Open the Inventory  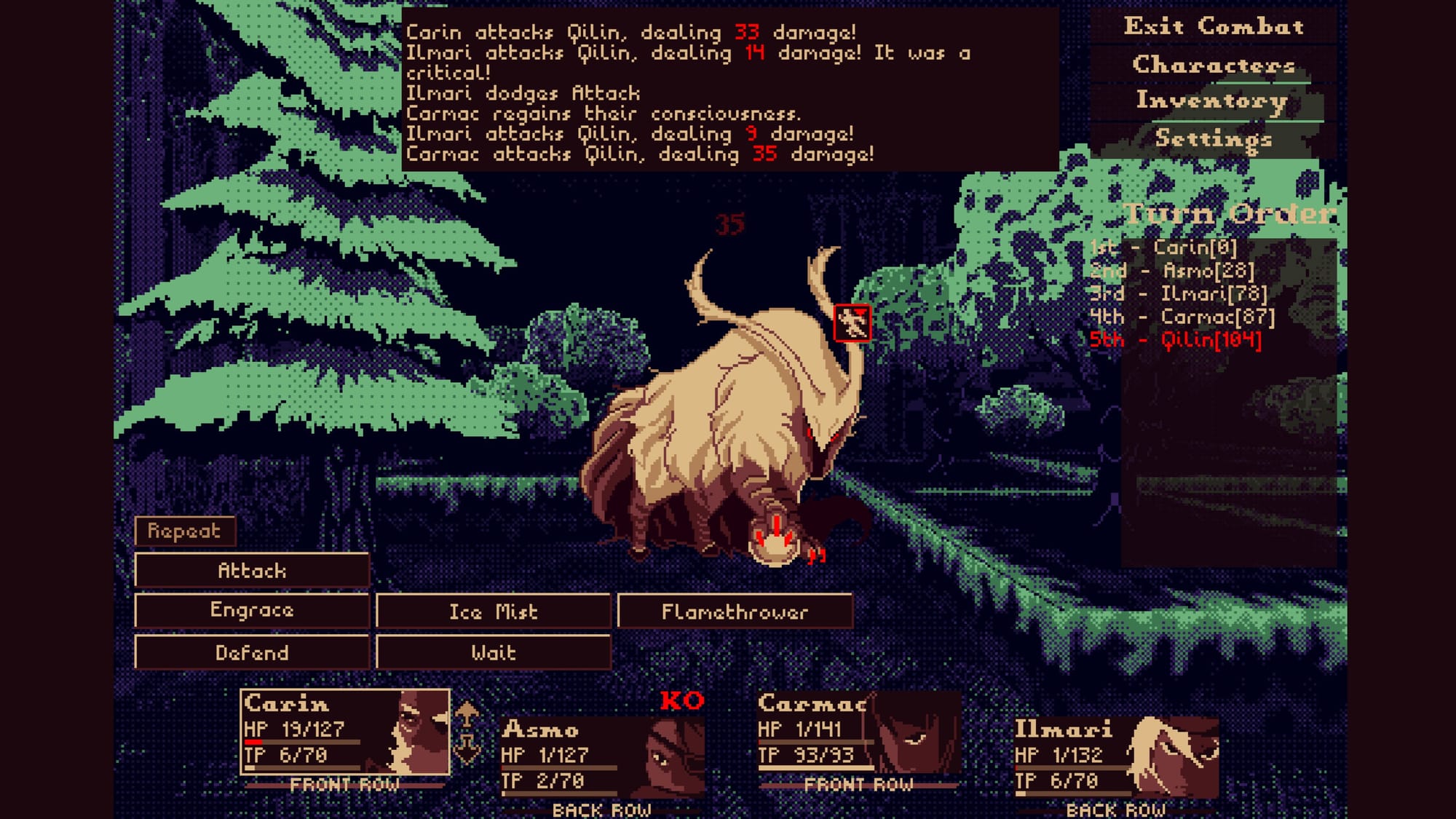tap(1212, 101)
